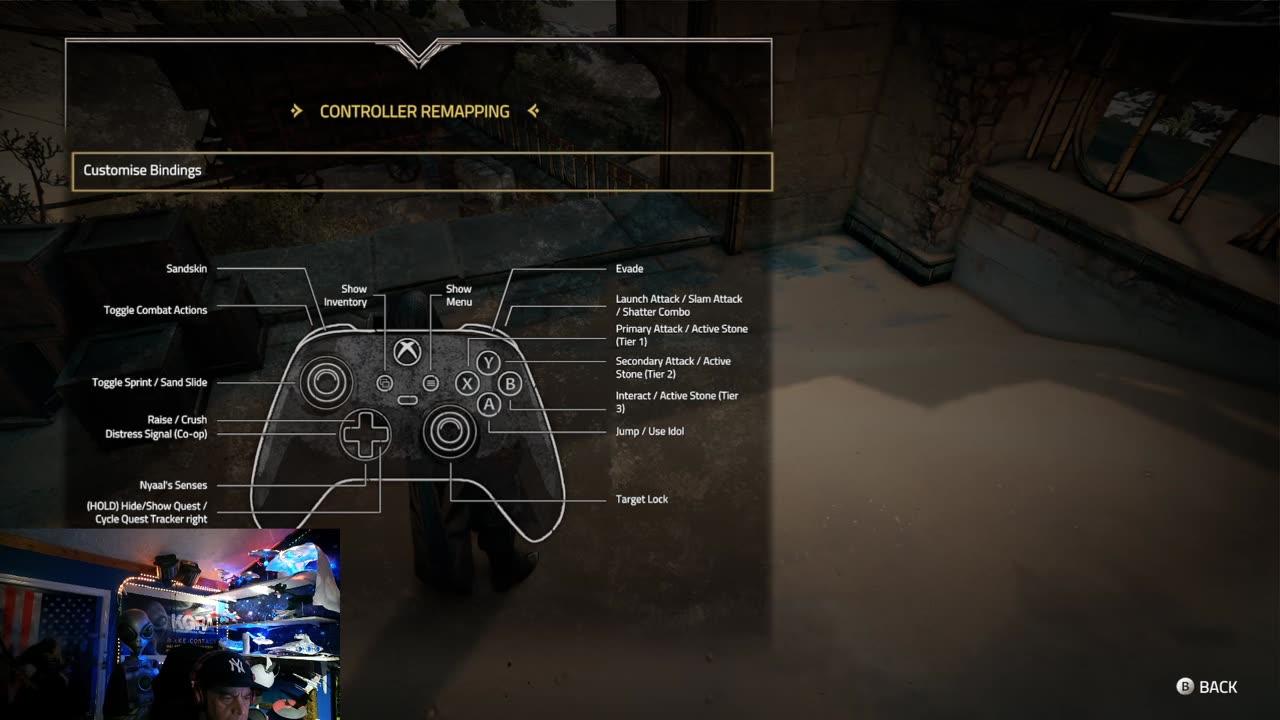Select the Controller Remapping title header
Viewport: 1280px width, 720px height.
point(416,111)
